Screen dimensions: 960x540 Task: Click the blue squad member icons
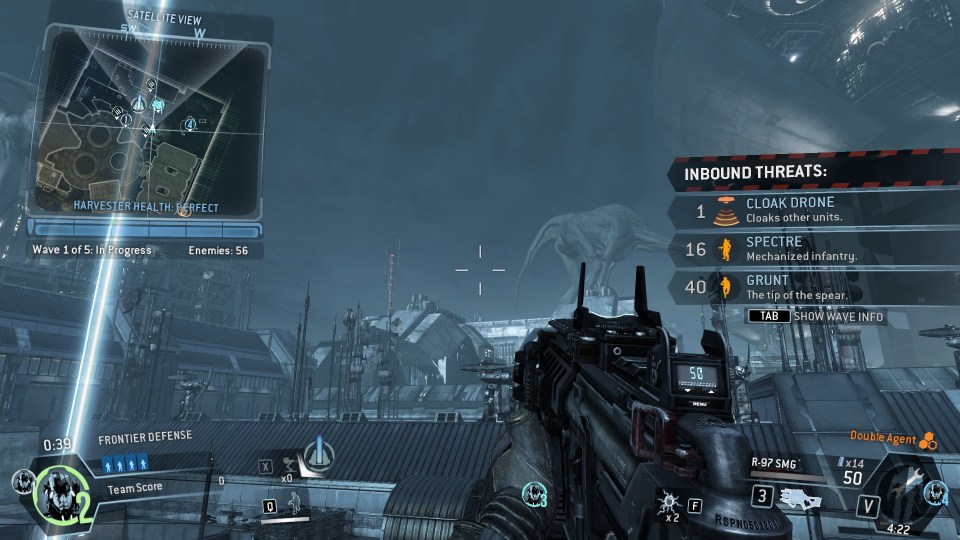(x=125, y=463)
